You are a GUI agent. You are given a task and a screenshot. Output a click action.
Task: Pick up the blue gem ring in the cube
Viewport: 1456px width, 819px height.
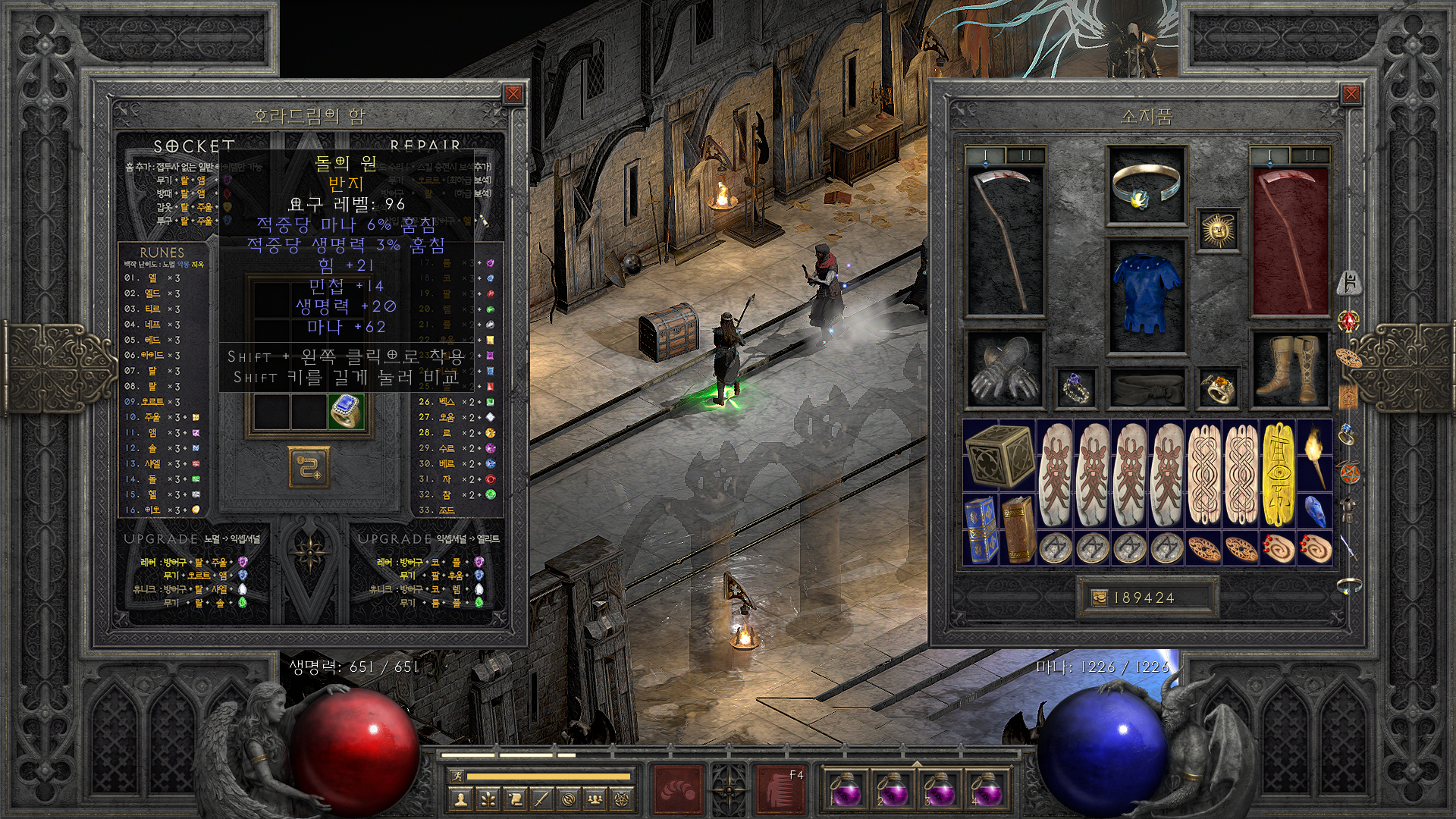coord(347,412)
